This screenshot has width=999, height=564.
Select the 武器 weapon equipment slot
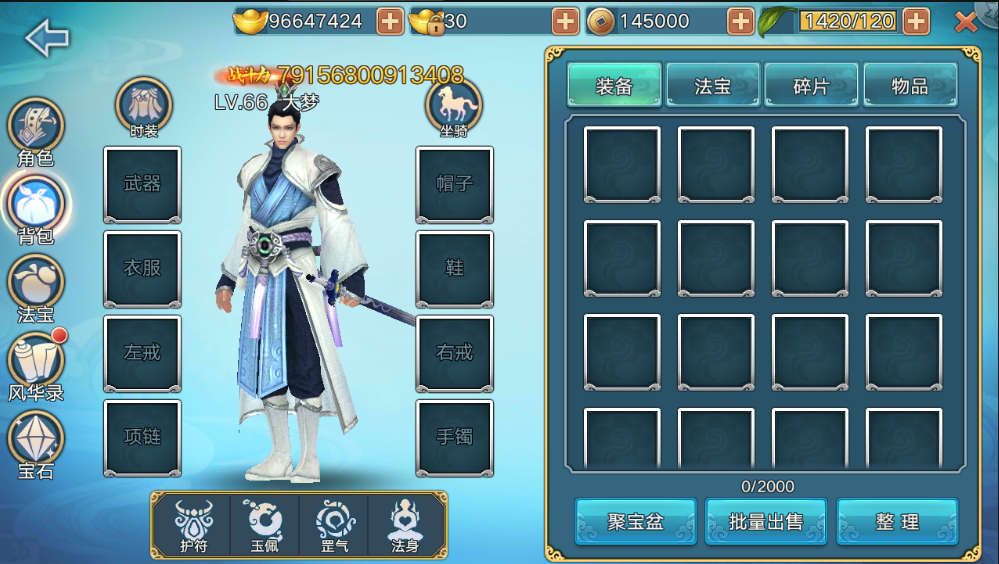[142, 185]
